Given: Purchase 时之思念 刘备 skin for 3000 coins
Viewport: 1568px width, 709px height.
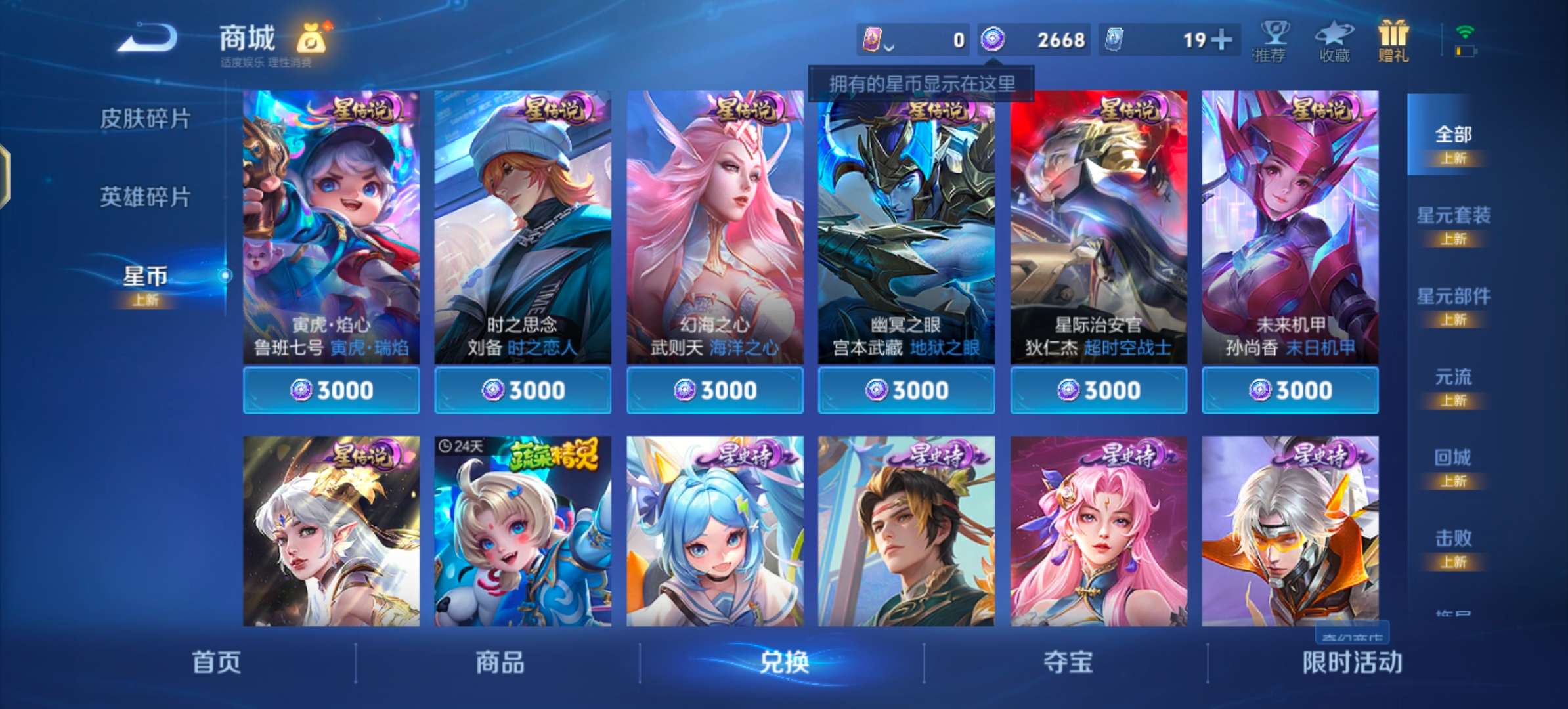Looking at the screenshot, I should coord(522,389).
